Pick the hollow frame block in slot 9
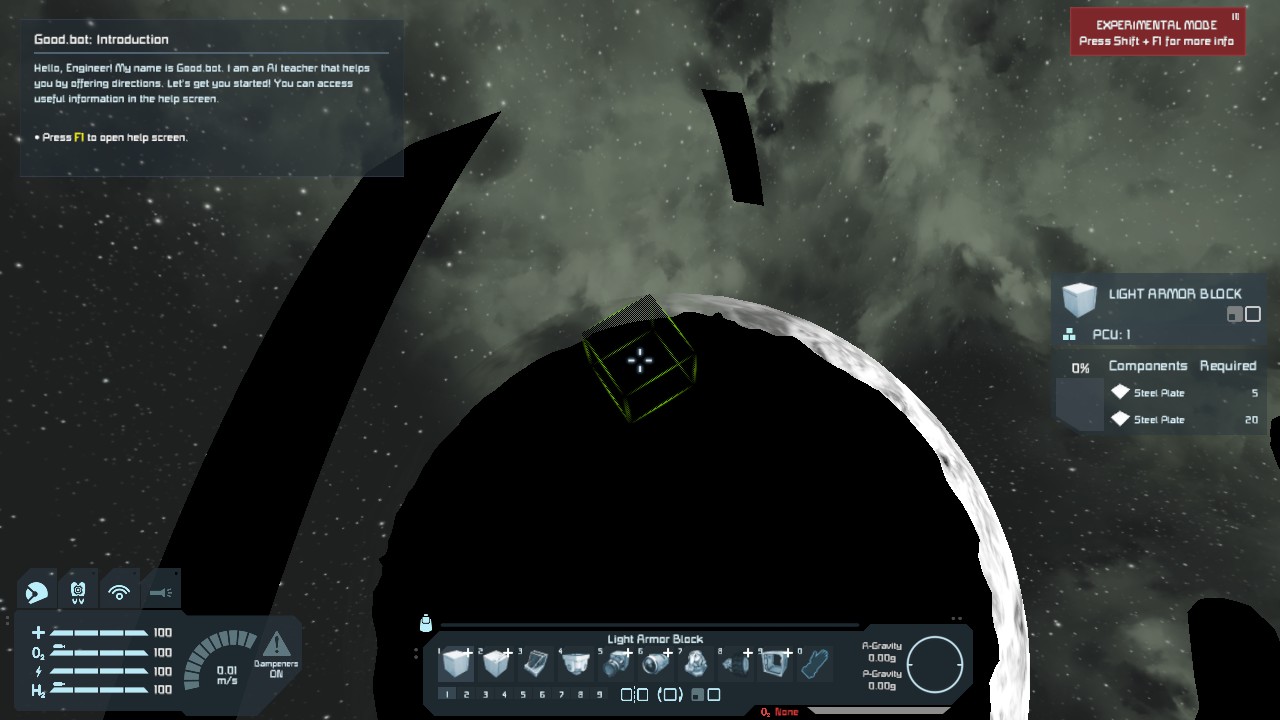The height and width of the screenshot is (720, 1280). tap(776, 664)
